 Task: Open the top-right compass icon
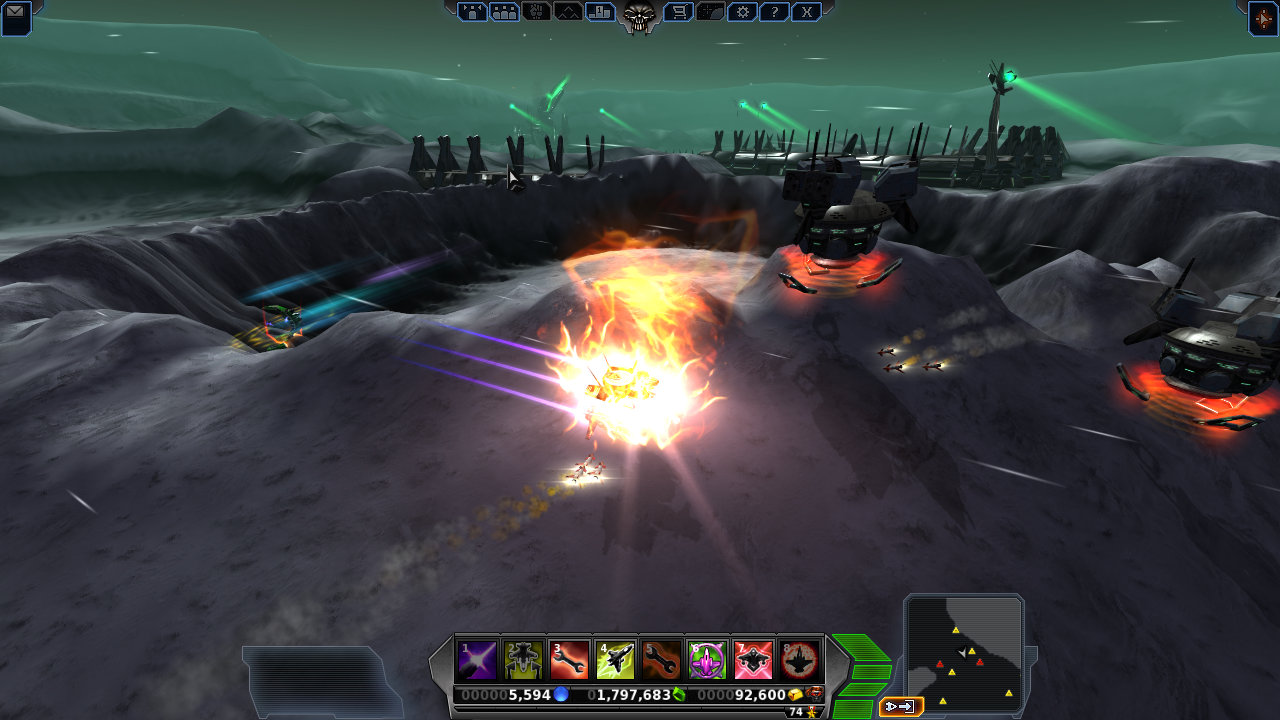click(1263, 17)
